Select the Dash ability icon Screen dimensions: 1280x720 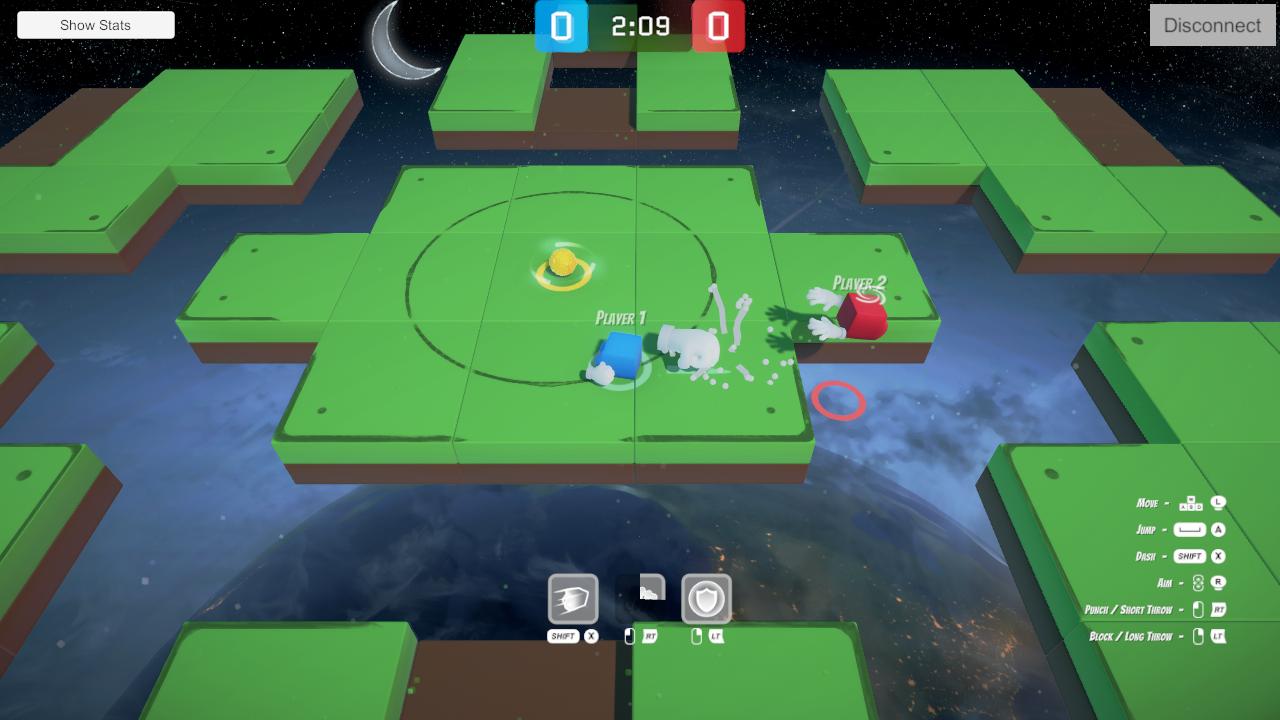click(x=573, y=599)
